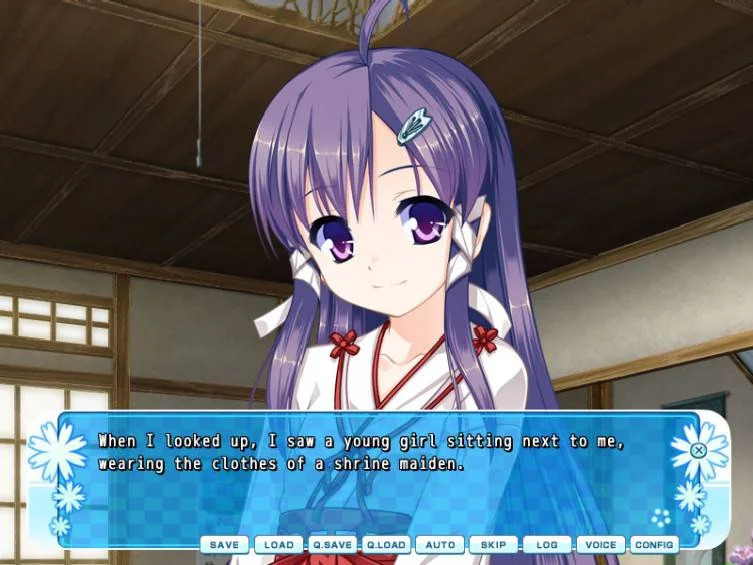Activate the SKIP button
Viewport: 753px width, 565px height.
coord(494,545)
